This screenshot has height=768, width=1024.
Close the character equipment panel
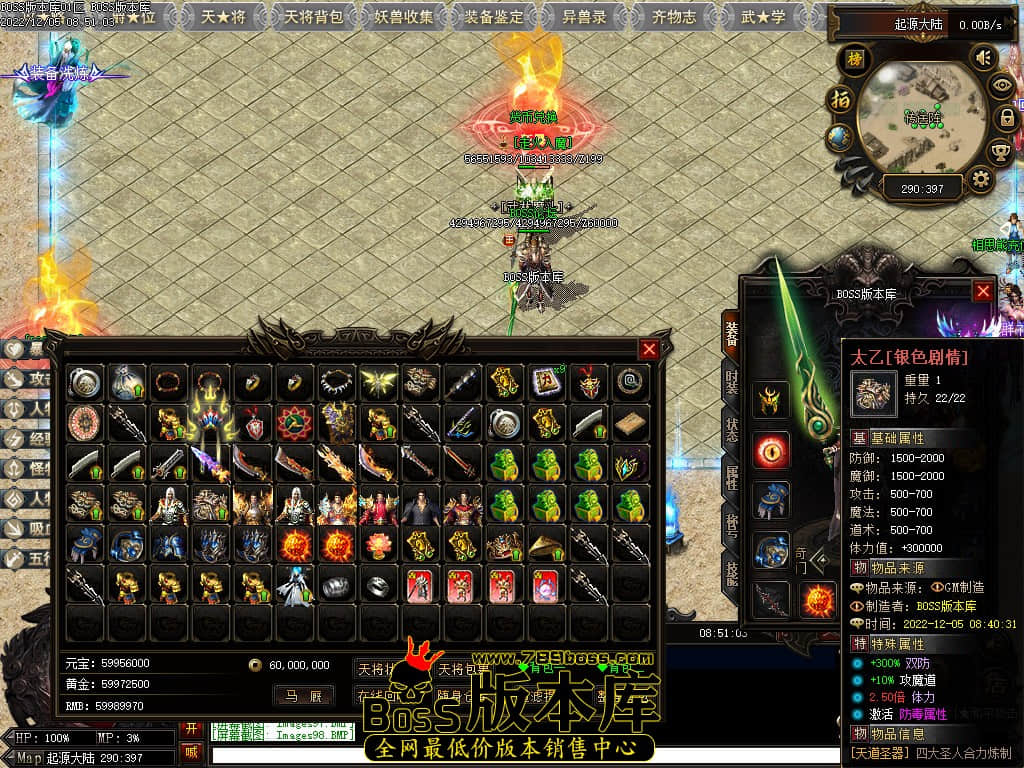tap(983, 291)
